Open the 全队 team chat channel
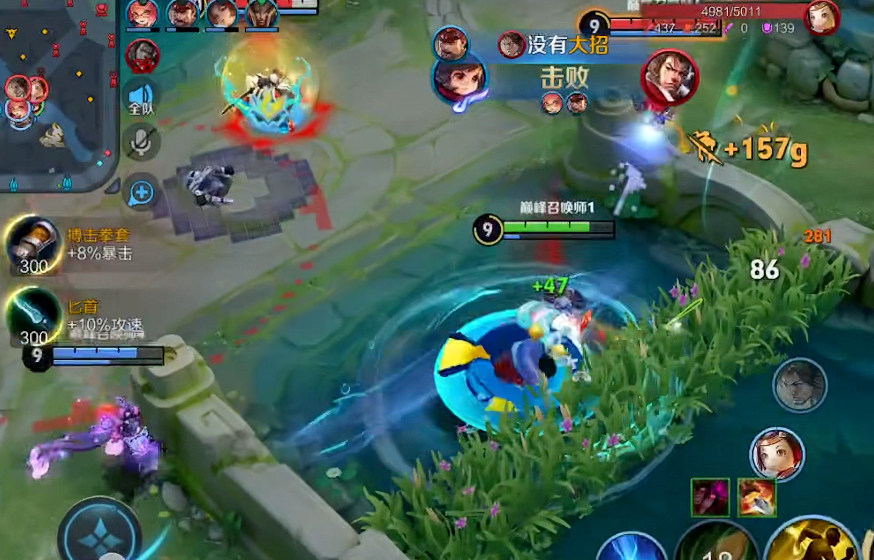This screenshot has width=874, height=560. (141, 99)
